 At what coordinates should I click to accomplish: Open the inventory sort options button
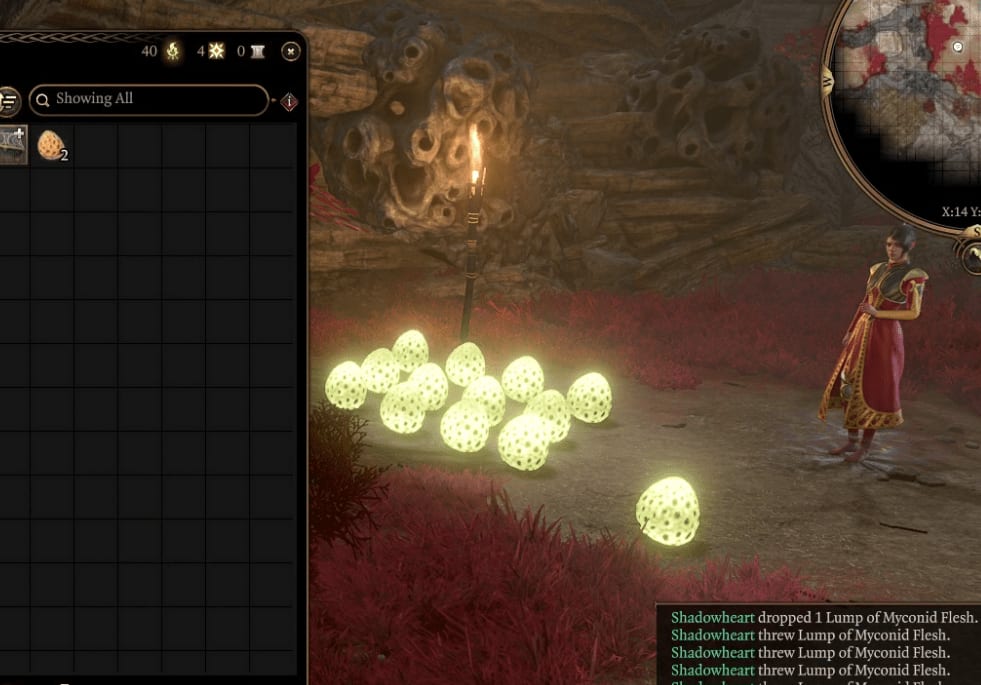tap(8, 100)
